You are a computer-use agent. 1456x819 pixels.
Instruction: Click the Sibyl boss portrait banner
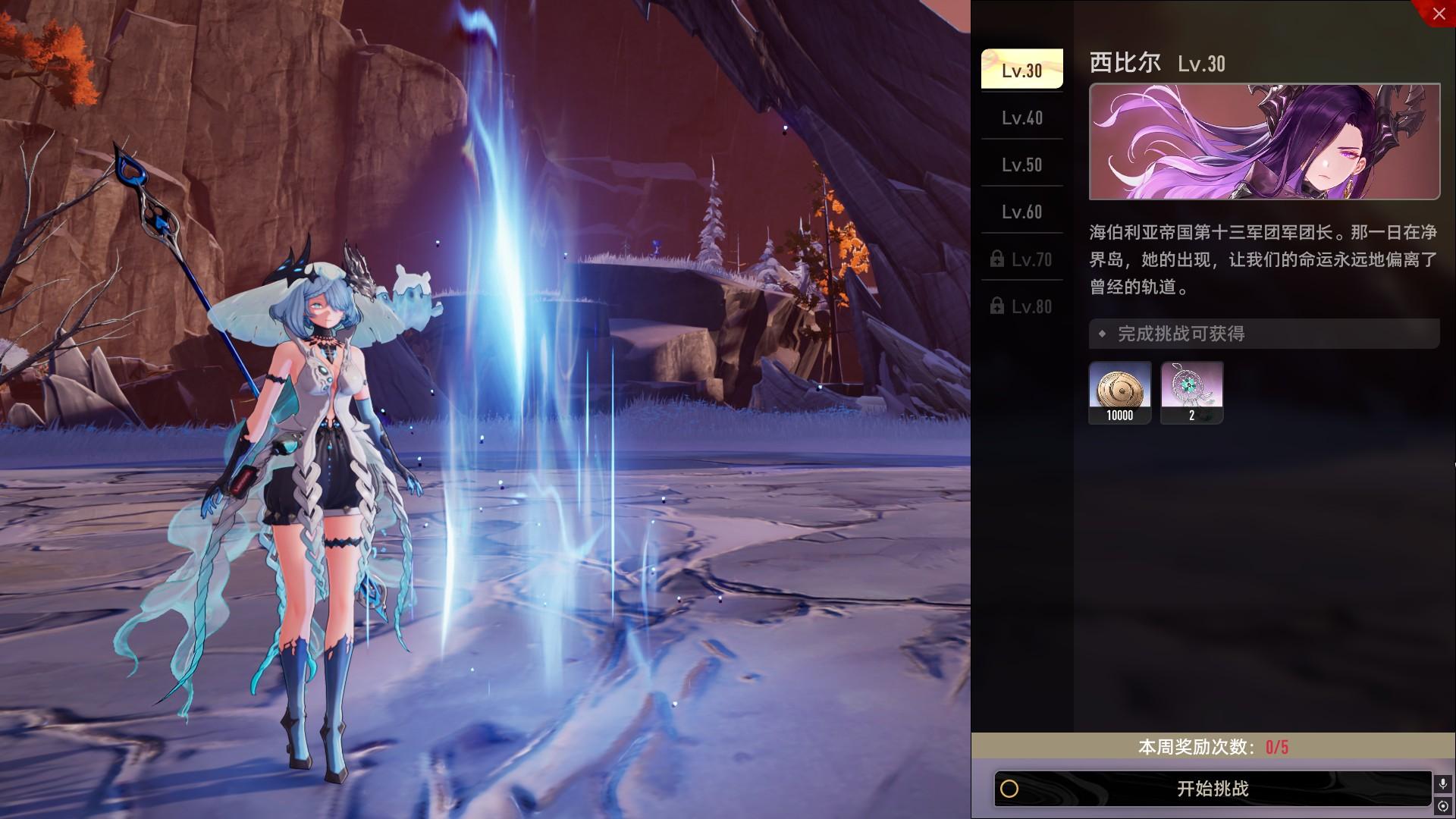[1264, 142]
